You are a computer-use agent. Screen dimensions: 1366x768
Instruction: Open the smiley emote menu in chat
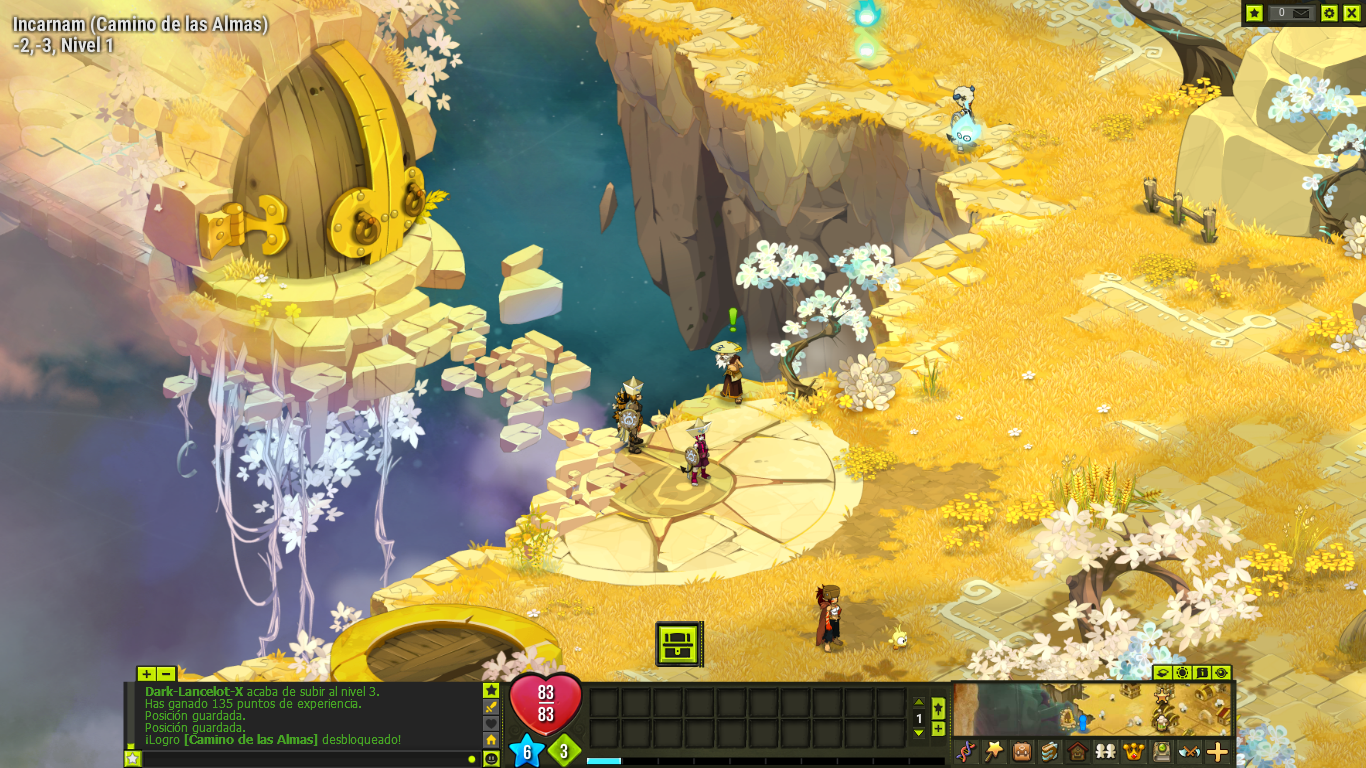pyautogui.click(x=491, y=759)
